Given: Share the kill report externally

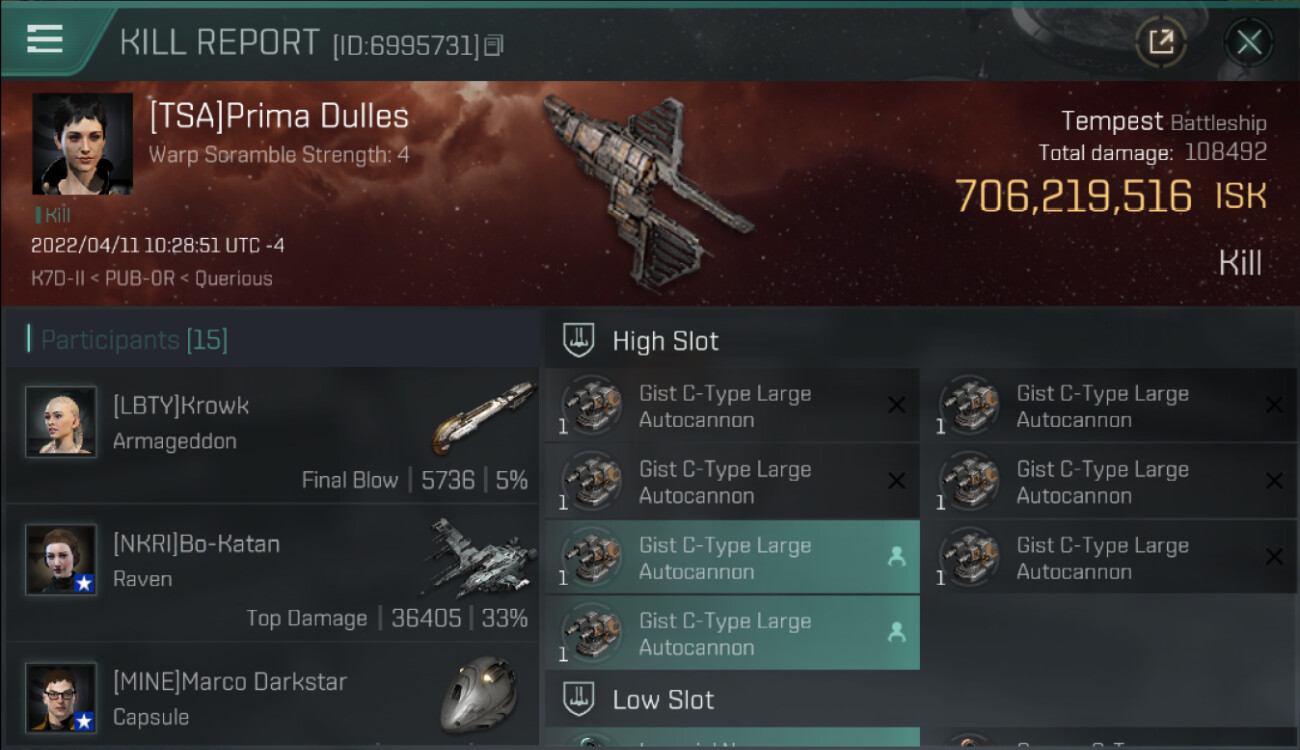Looking at the screenshot, I should [x=1160, y=42].
